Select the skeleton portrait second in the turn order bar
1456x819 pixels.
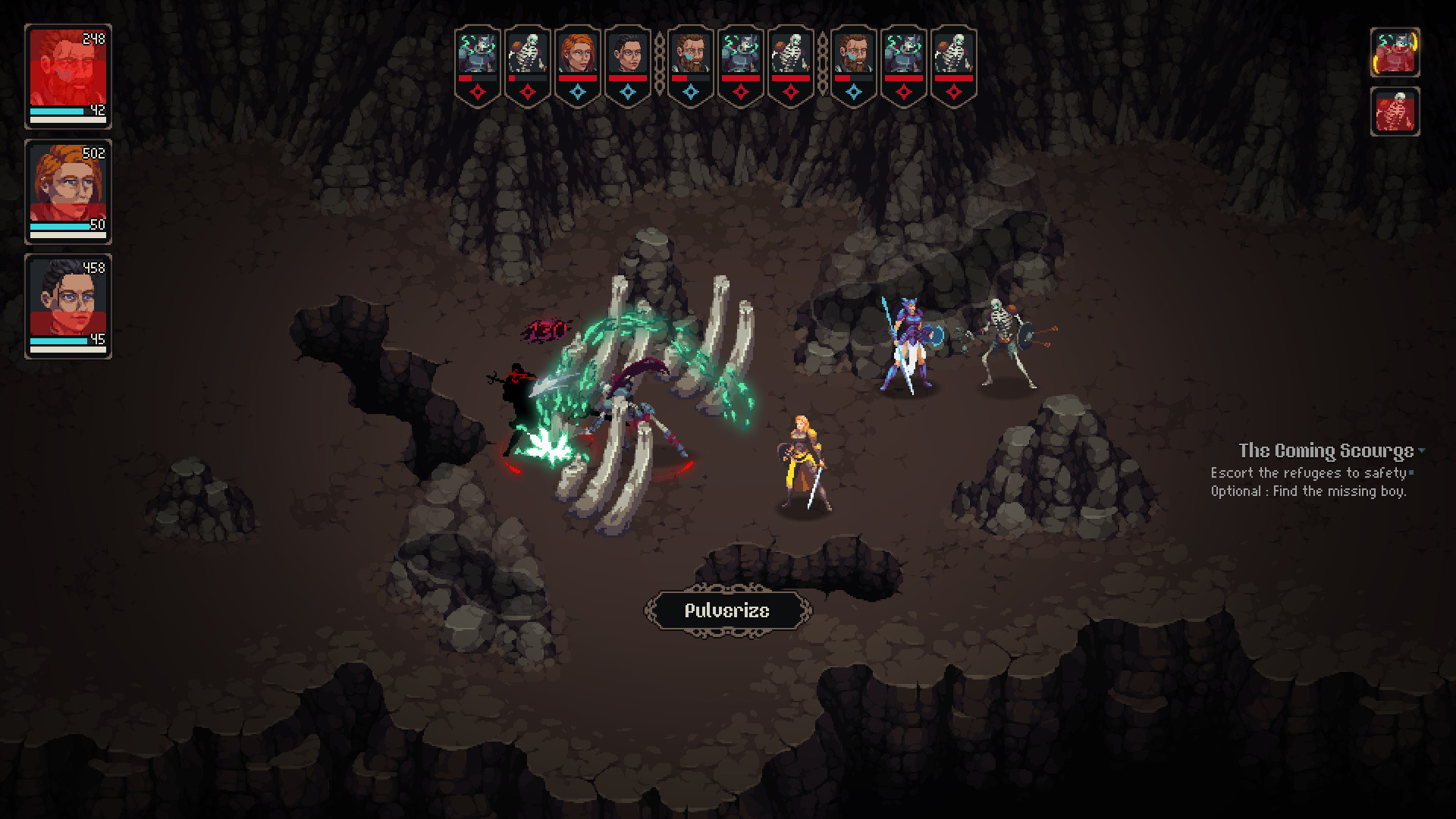coord(528,55)
